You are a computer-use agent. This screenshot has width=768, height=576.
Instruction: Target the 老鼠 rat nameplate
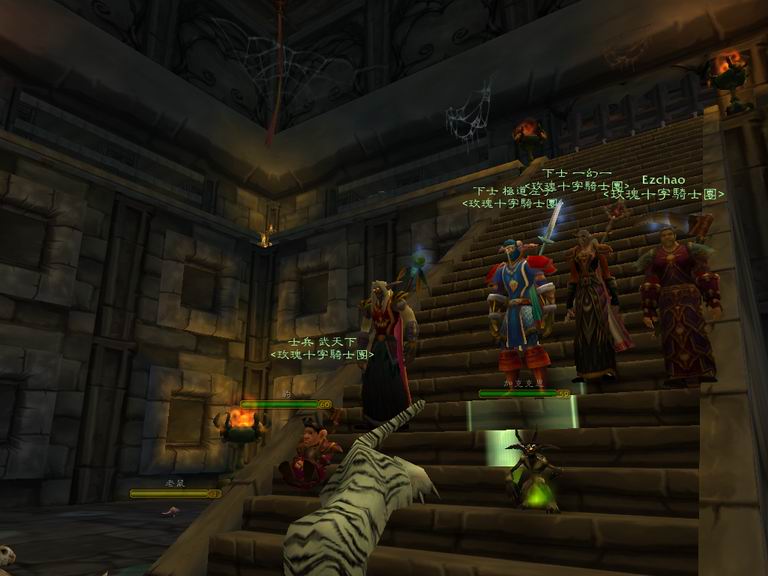coord(174,493)
